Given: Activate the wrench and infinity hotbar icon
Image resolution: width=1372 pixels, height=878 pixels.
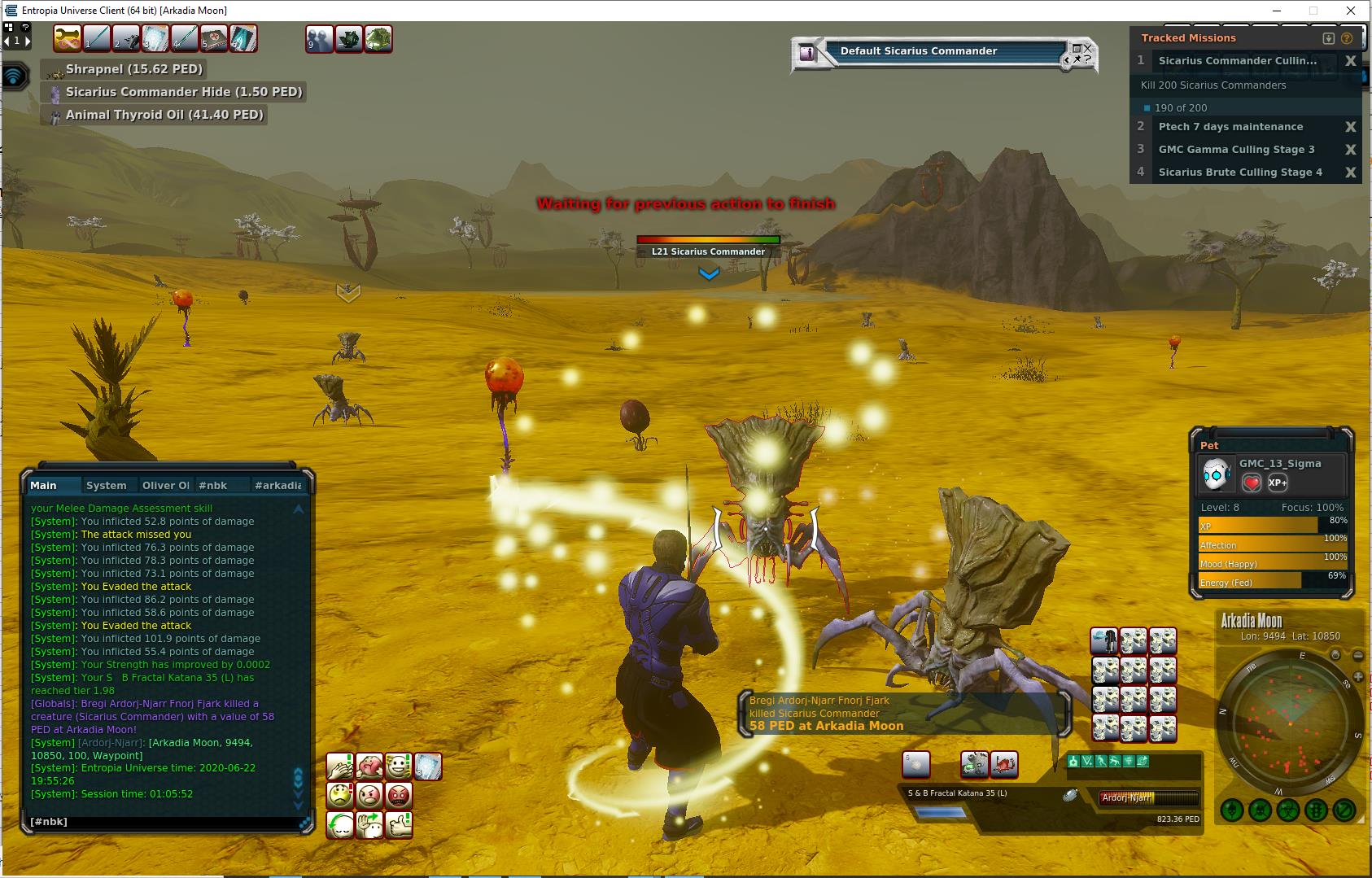Looking at the screenshot, I should pos(68,38).
